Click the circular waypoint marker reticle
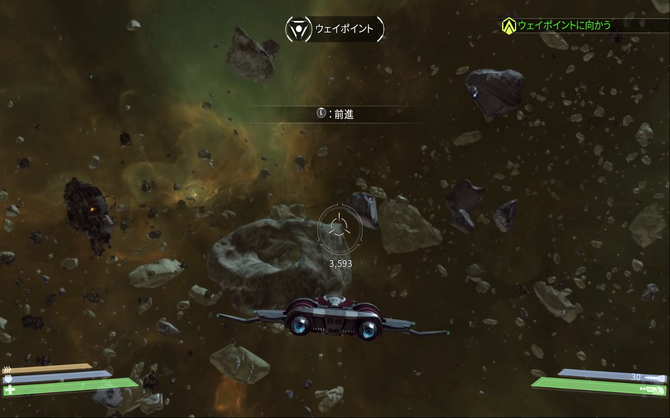670x418 pixels. click(x=339, y=230)
